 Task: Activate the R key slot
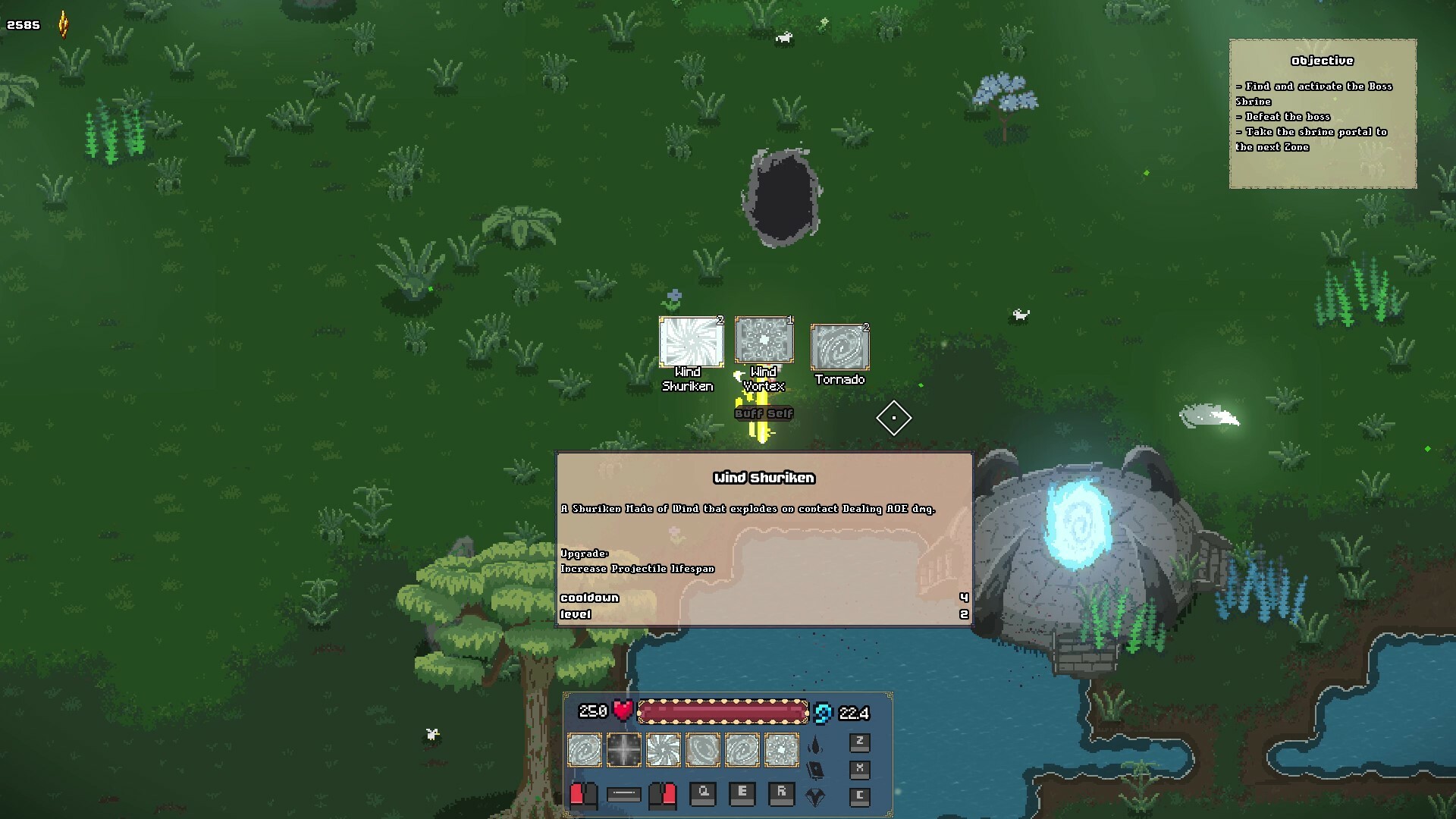tap(783, 796)
